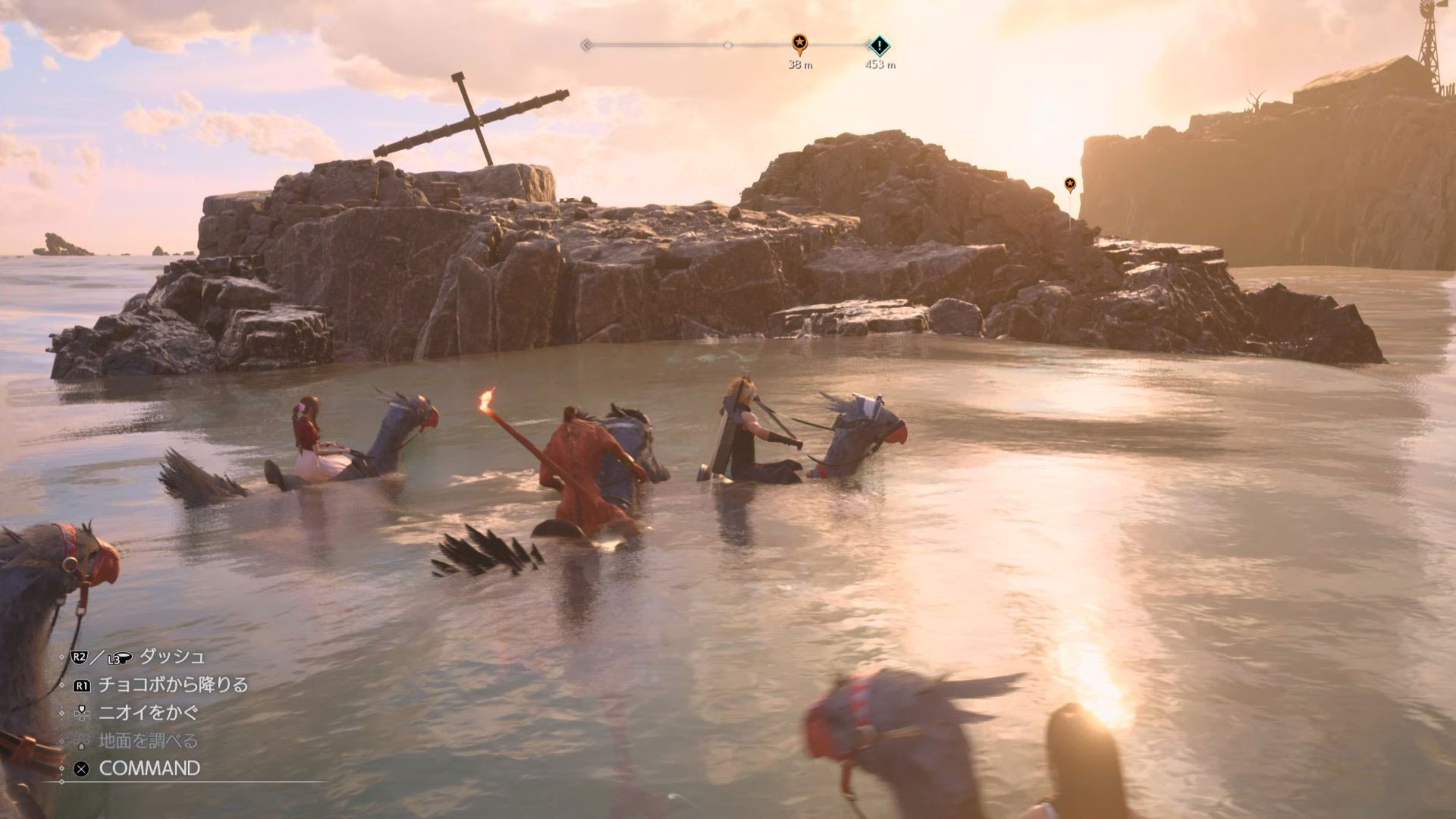Choose the greyed 地面を調べる entry

(148, 741)
